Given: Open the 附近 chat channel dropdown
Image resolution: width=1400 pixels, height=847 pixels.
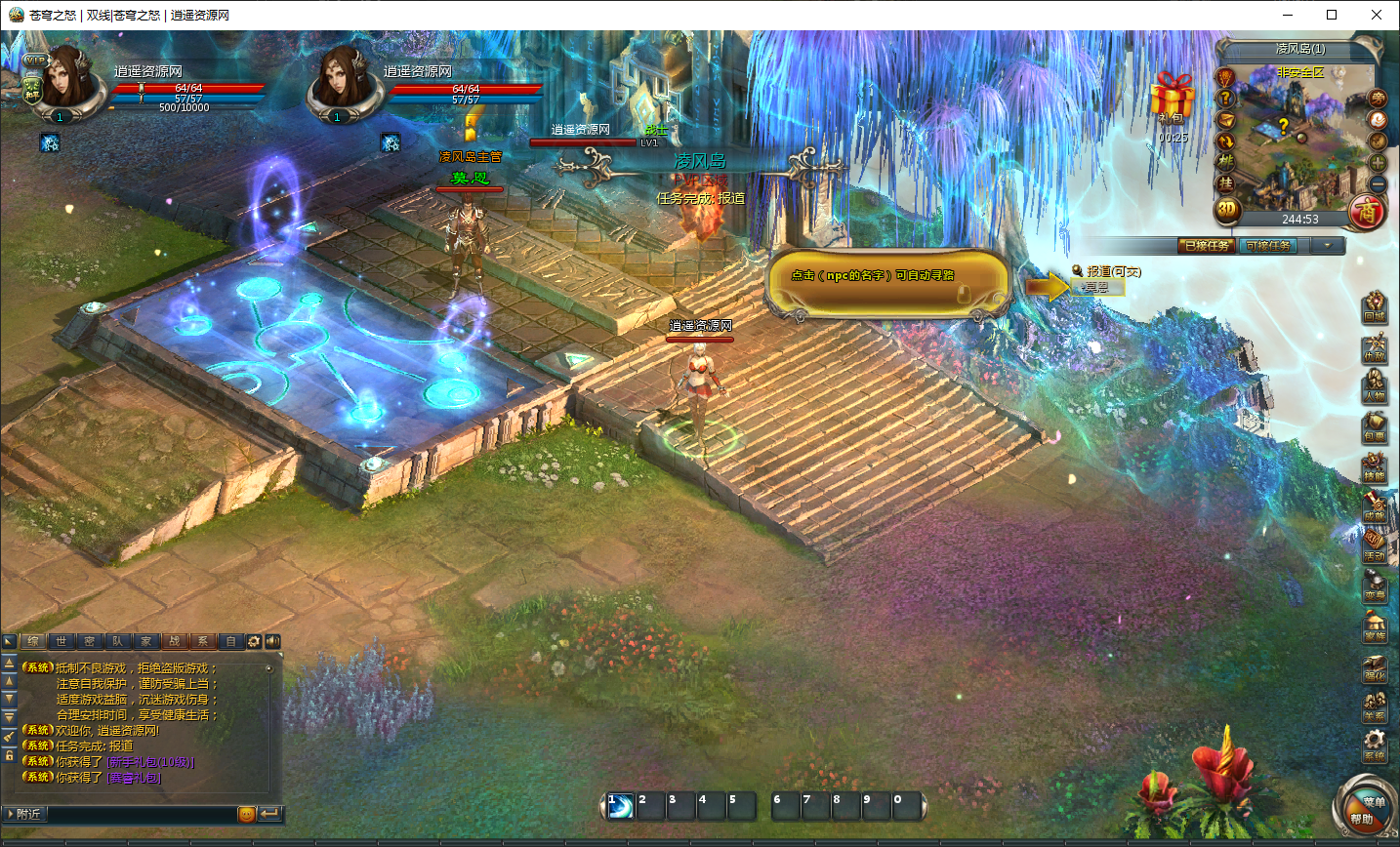Looking at the screenshot, I should tap(24, 814).
